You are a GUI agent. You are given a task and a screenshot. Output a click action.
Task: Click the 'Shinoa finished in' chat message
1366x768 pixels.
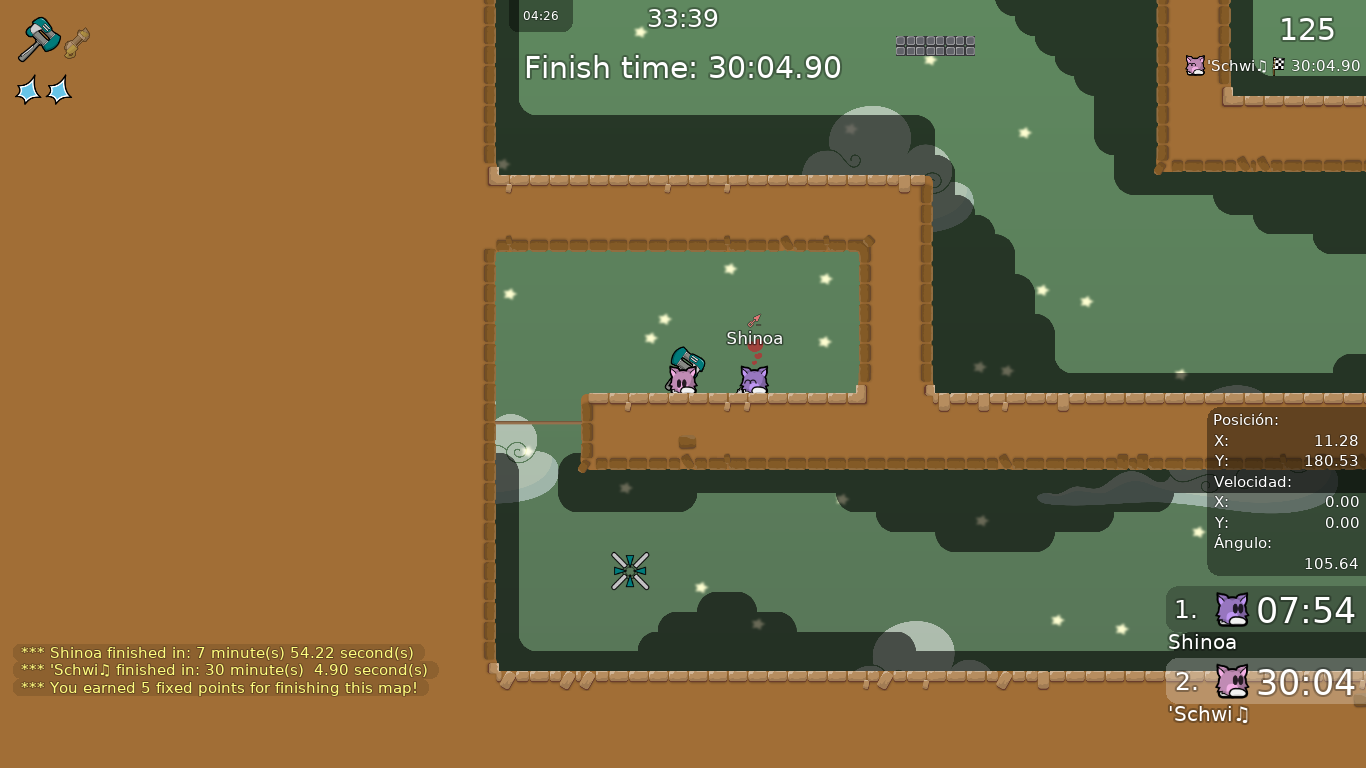[218, 653]
